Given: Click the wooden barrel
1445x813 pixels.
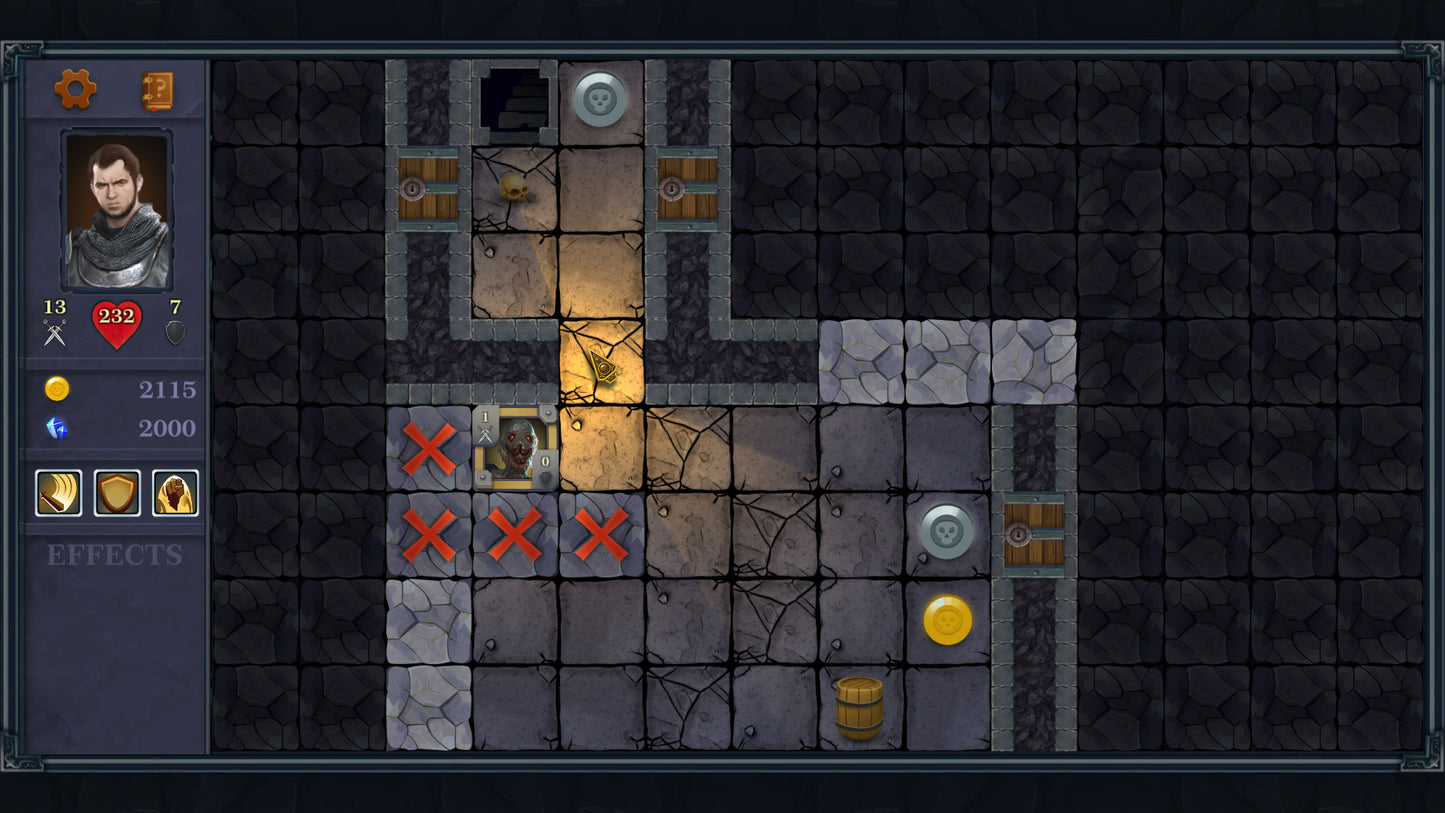Looking at the screenshot, I should 861,710.
